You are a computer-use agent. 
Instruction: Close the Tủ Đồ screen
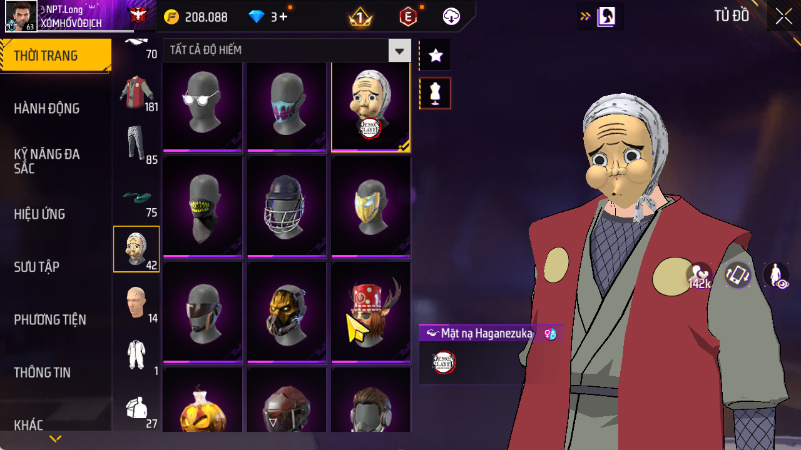point(783,16)
